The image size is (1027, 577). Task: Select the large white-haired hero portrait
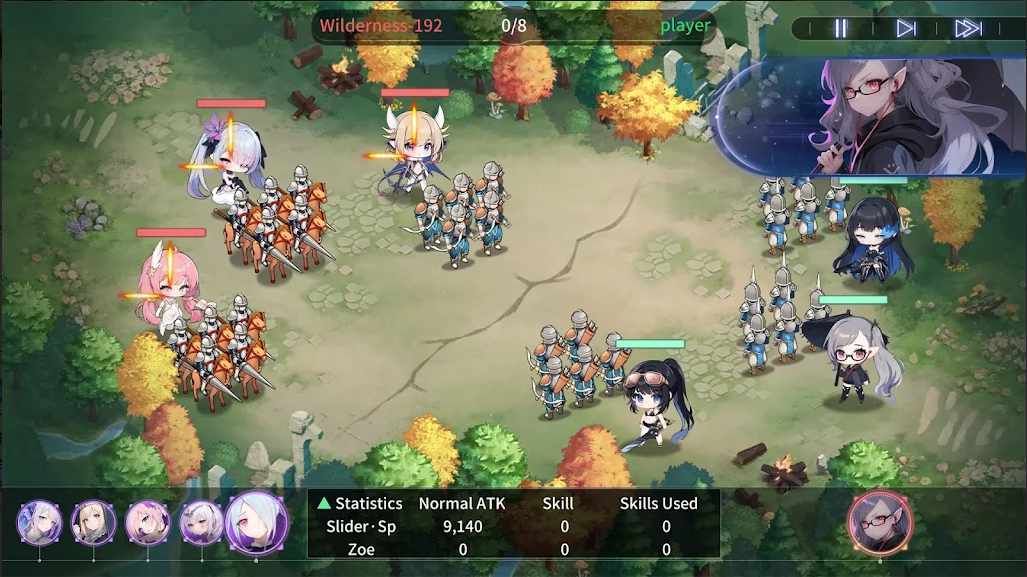[x=257, y=523]
